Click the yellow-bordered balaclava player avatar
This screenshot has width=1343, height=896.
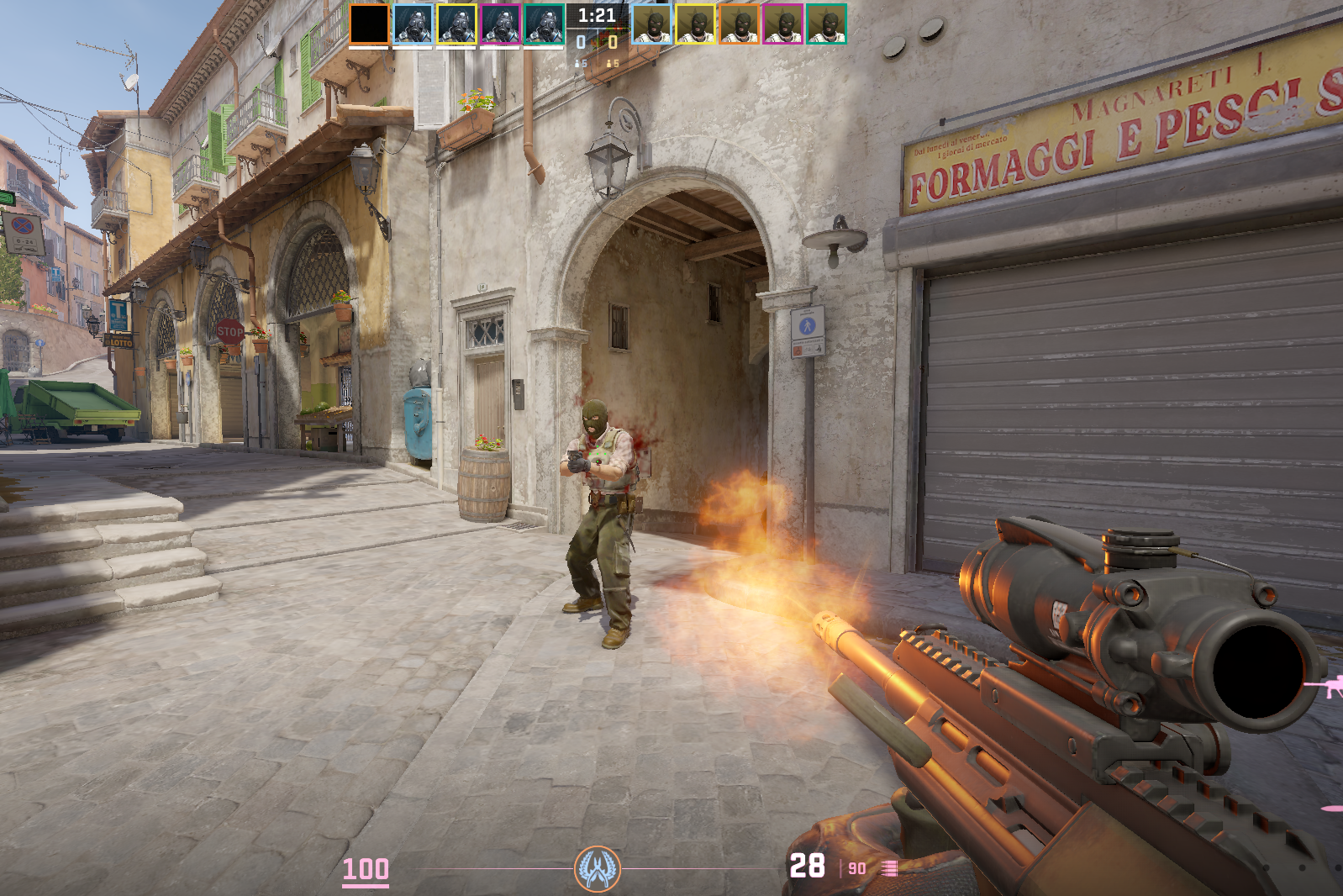pyautogui.click(x=695, y=24)
